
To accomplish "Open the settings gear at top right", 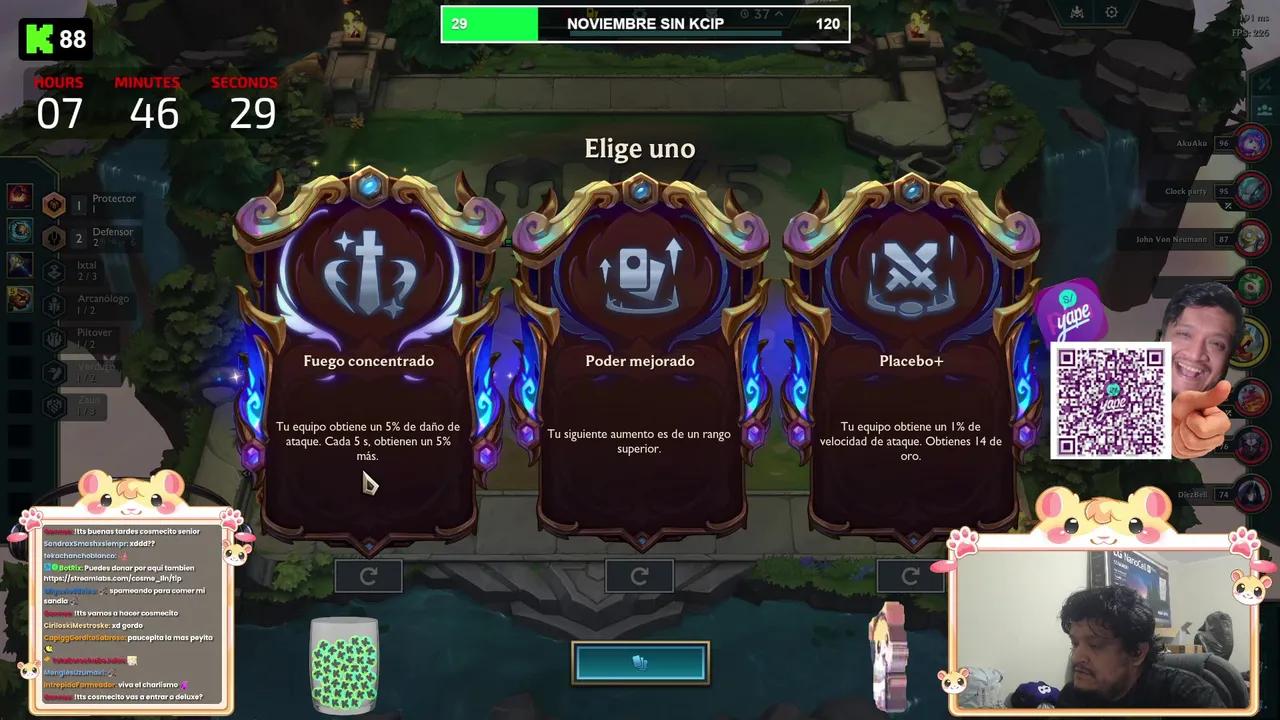I will pos(1112,12).
